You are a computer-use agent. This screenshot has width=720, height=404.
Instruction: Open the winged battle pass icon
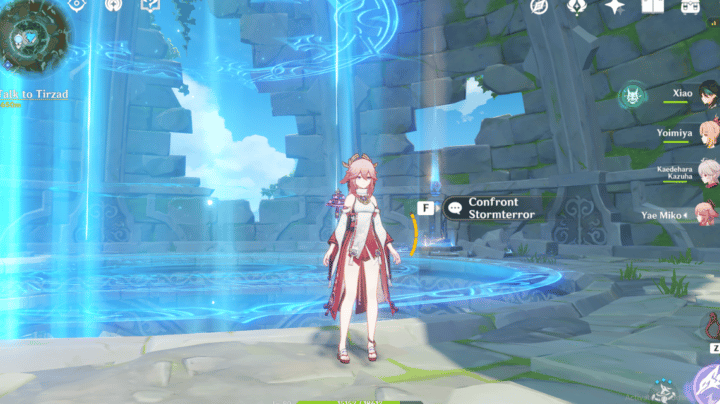(x=576, y=6)
